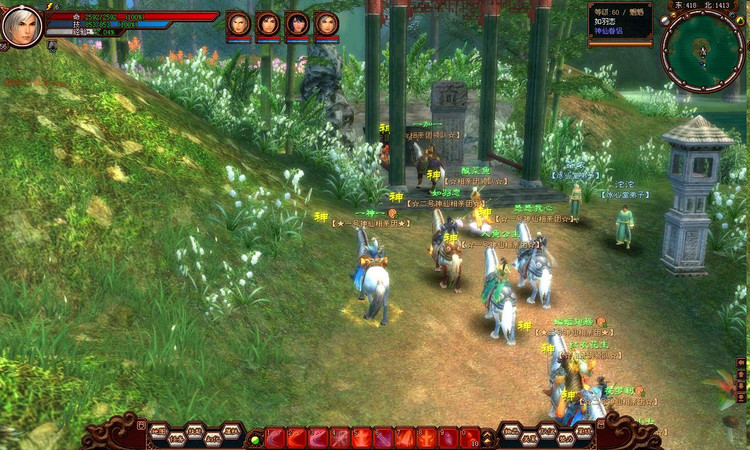
Task: Activate the leftmost red skill in hotbar
Action: point(275,437)
